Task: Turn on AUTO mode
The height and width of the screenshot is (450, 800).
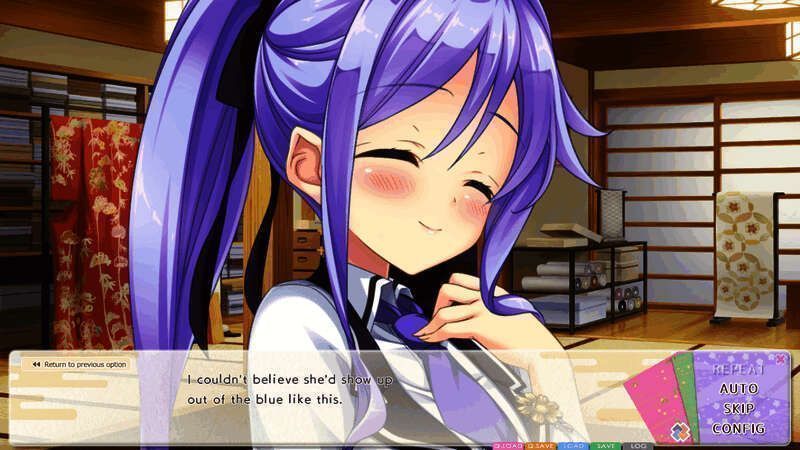Action: (739, 389)
